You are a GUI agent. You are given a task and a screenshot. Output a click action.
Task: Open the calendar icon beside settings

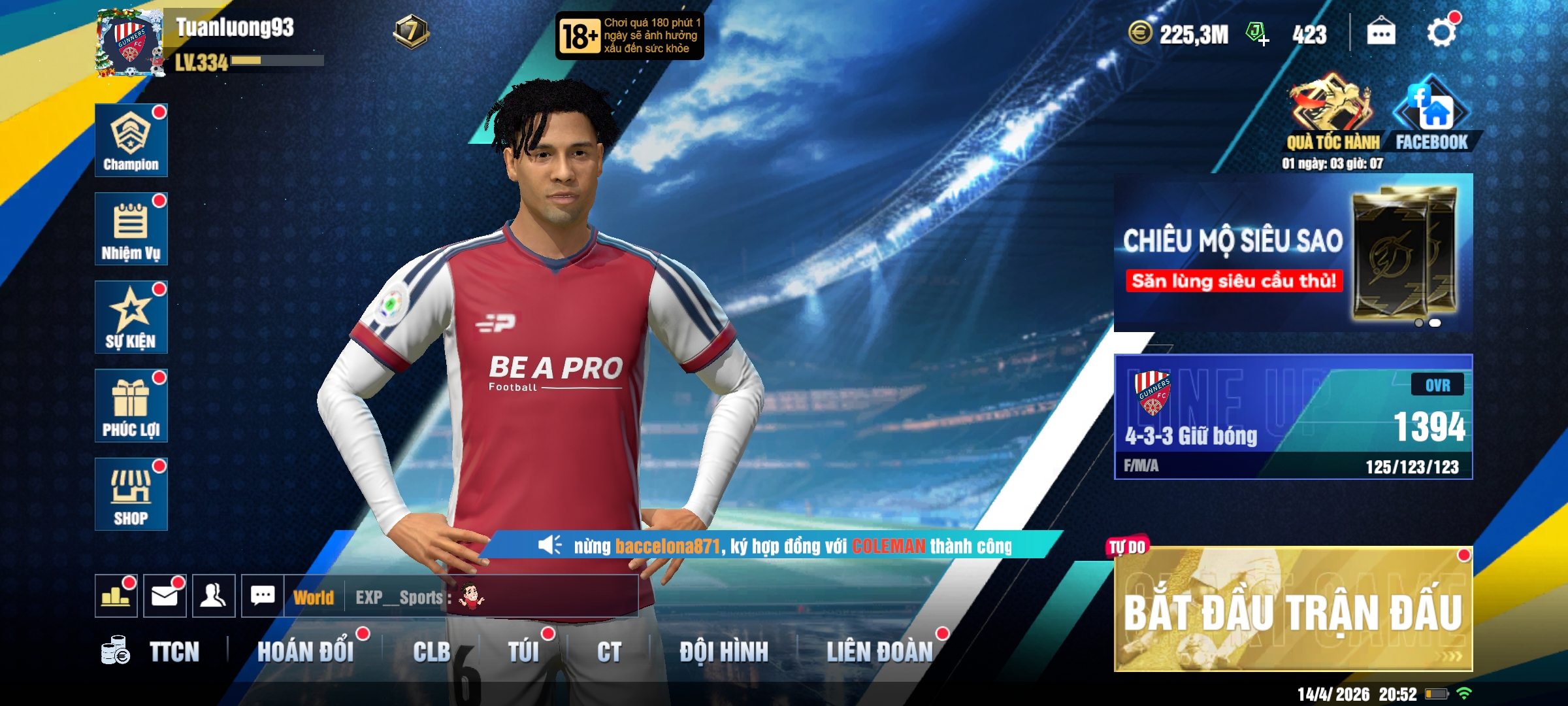1380,33
